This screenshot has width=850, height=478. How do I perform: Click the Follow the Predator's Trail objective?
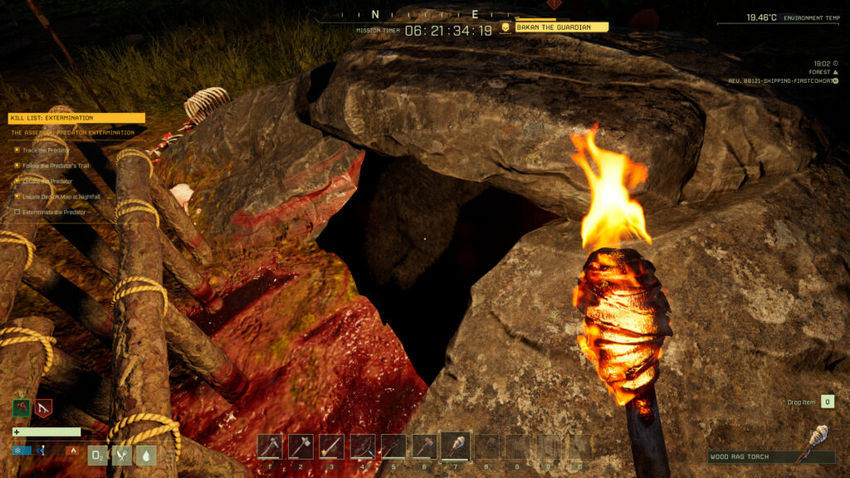tap(59, 166)
